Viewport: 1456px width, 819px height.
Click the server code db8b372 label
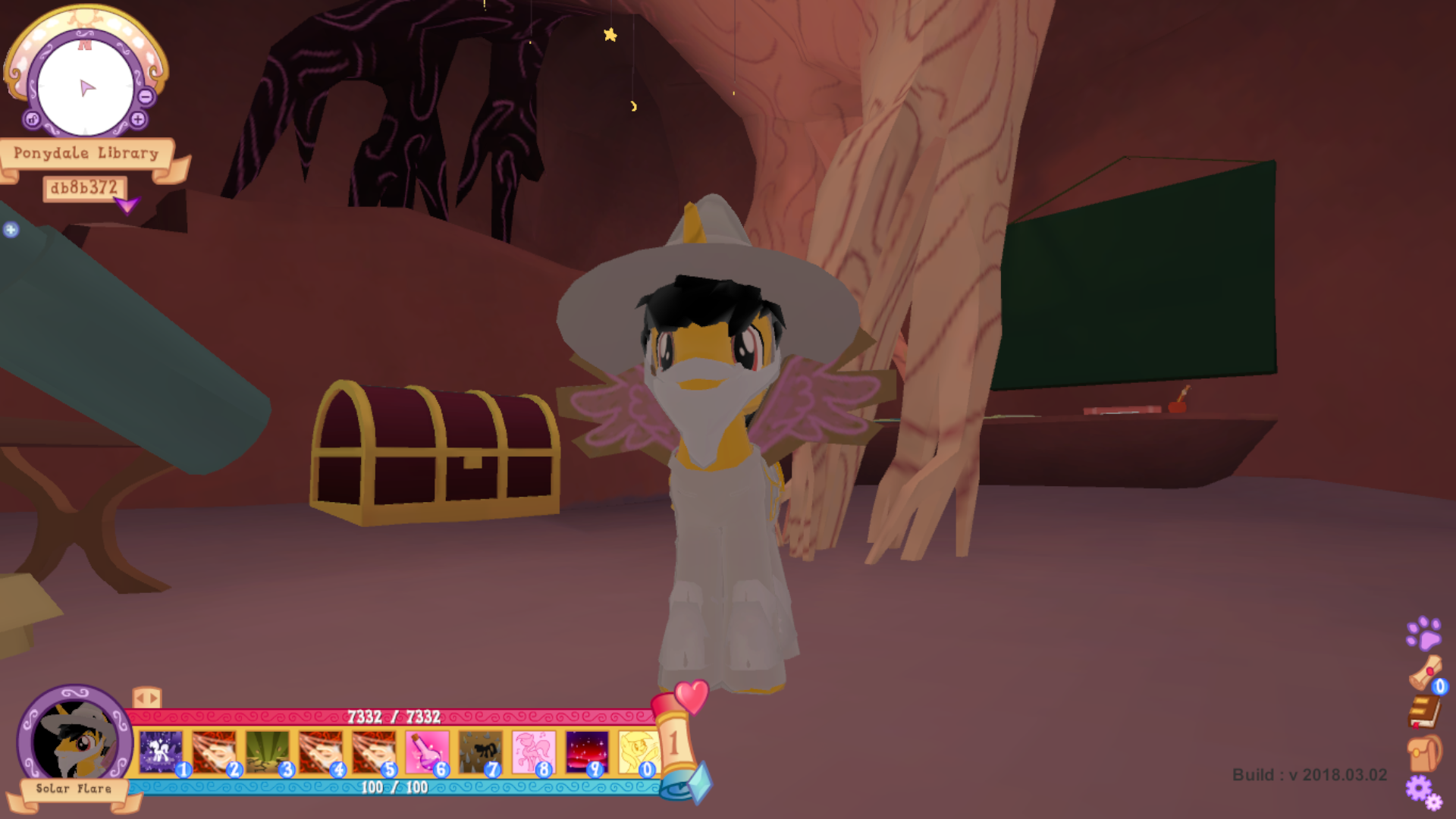coord(85,187)
